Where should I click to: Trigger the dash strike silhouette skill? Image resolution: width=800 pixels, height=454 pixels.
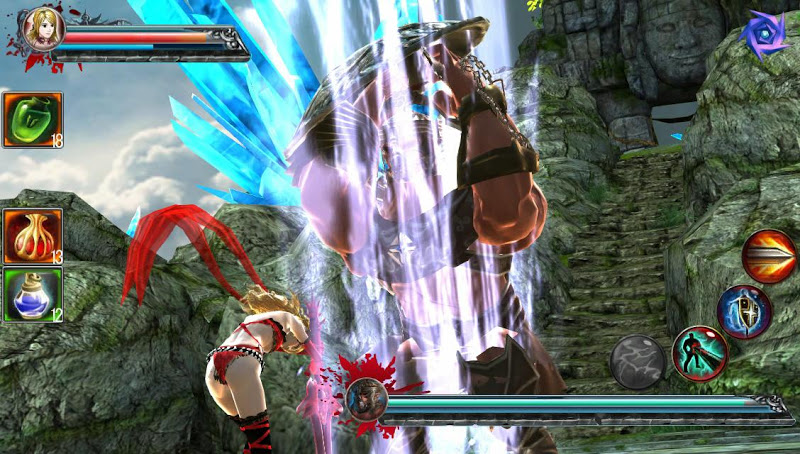pos(699,353)
